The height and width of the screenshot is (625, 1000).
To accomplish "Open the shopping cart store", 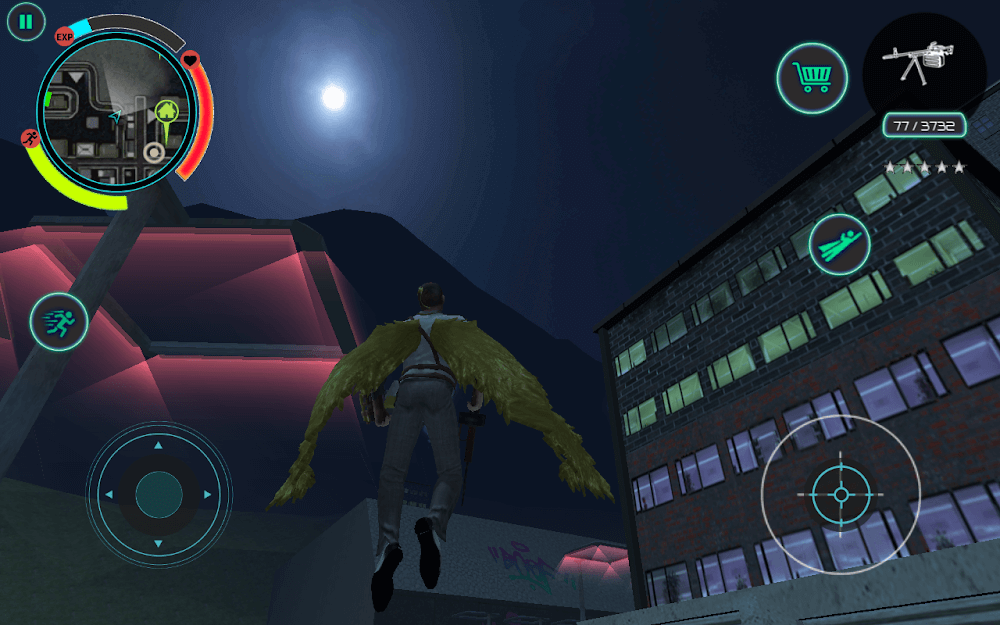I will pos(812,78).
